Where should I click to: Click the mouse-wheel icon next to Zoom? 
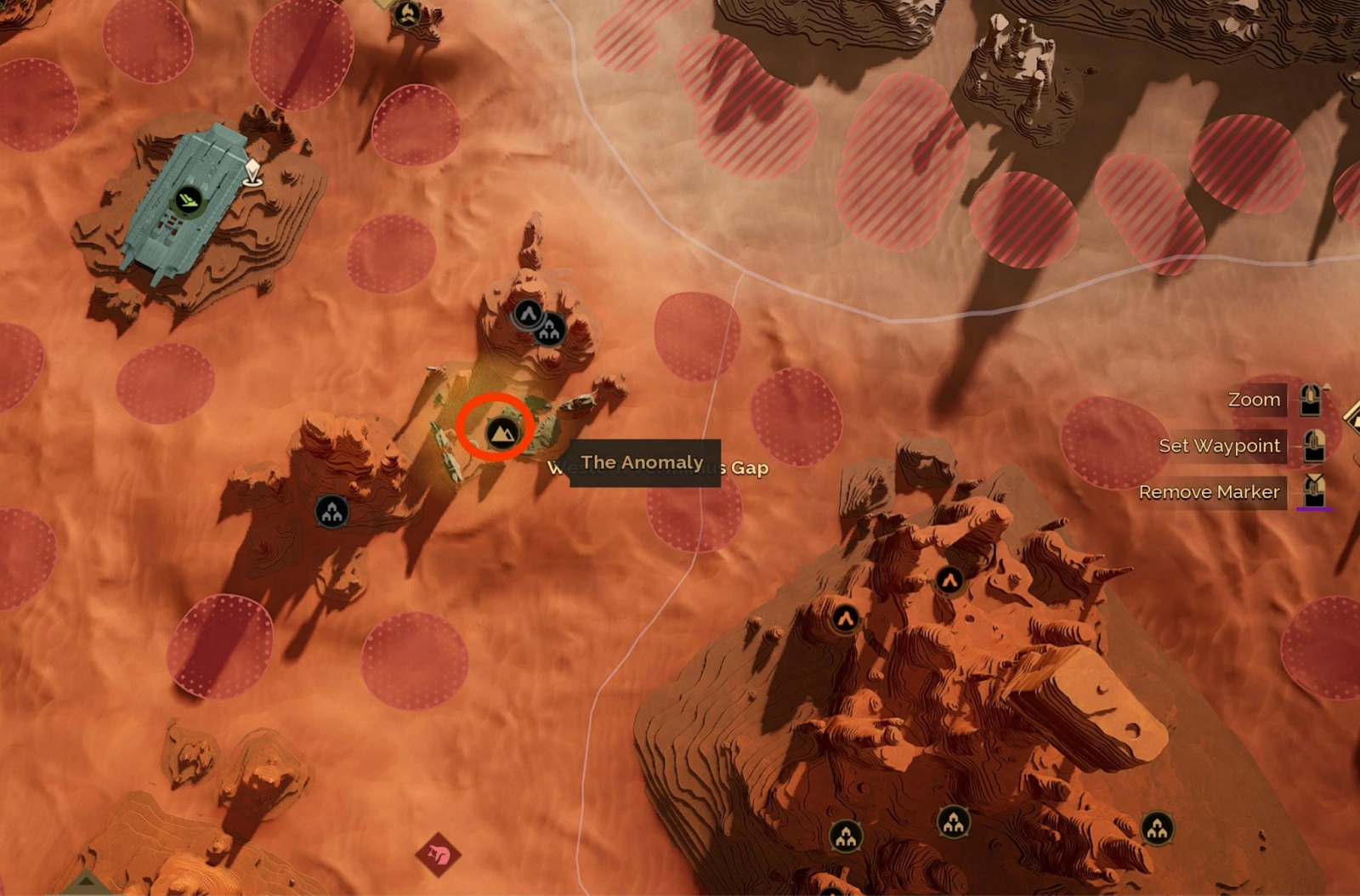click(1310, 400)
